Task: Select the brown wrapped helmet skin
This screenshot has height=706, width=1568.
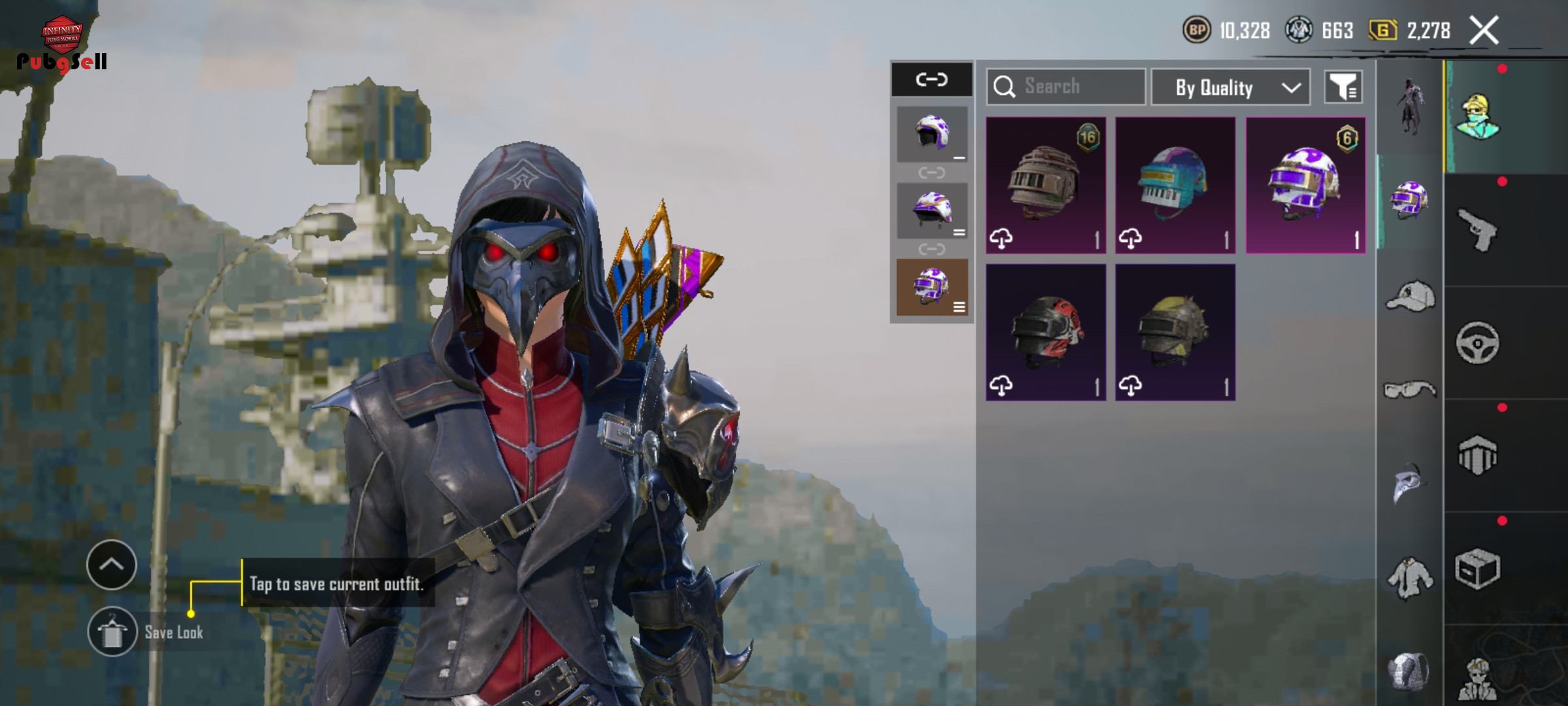Action: [x=1045, y=185]
